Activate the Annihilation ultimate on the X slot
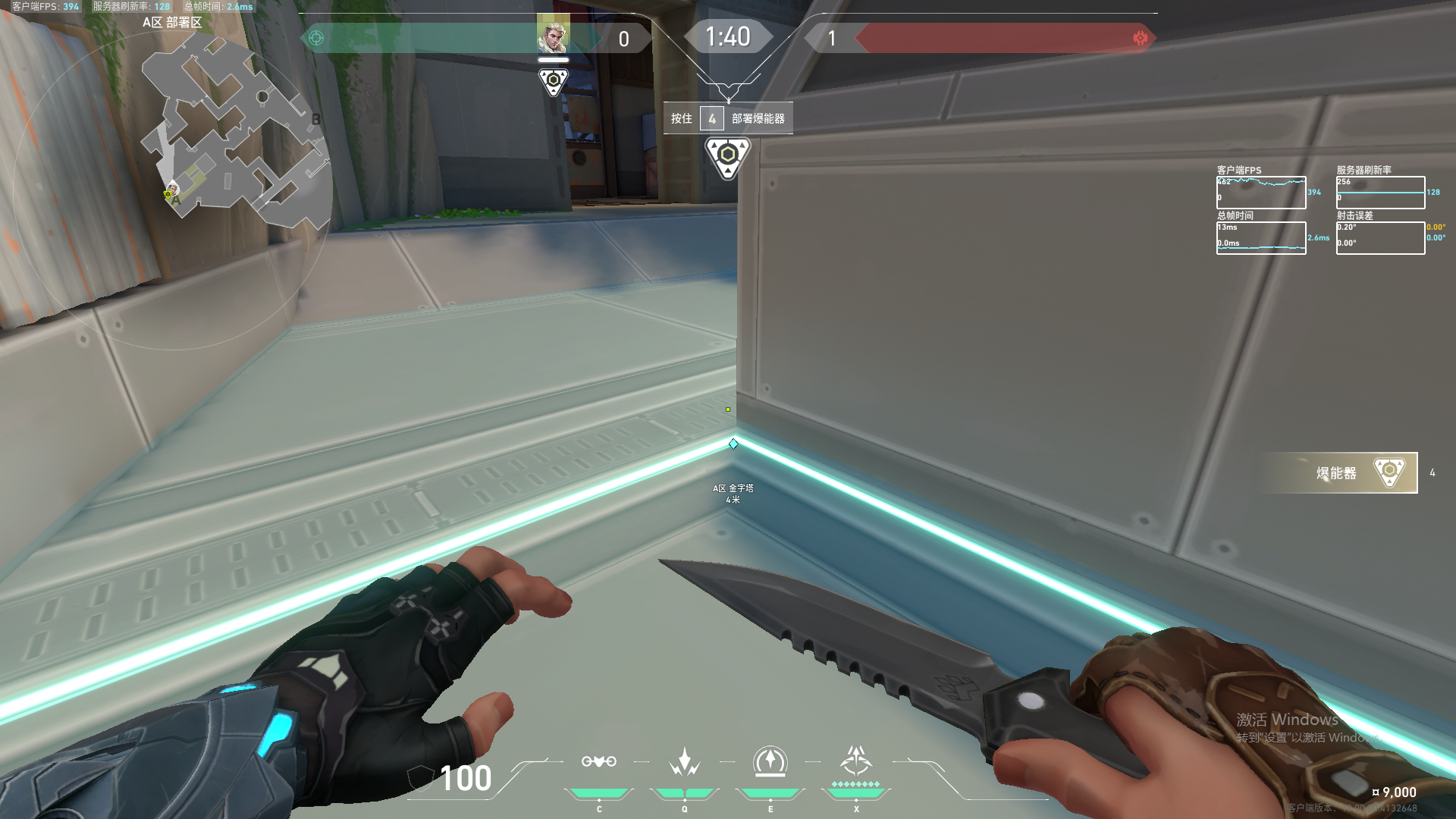 pyautogui.click(x=855, y=761)
